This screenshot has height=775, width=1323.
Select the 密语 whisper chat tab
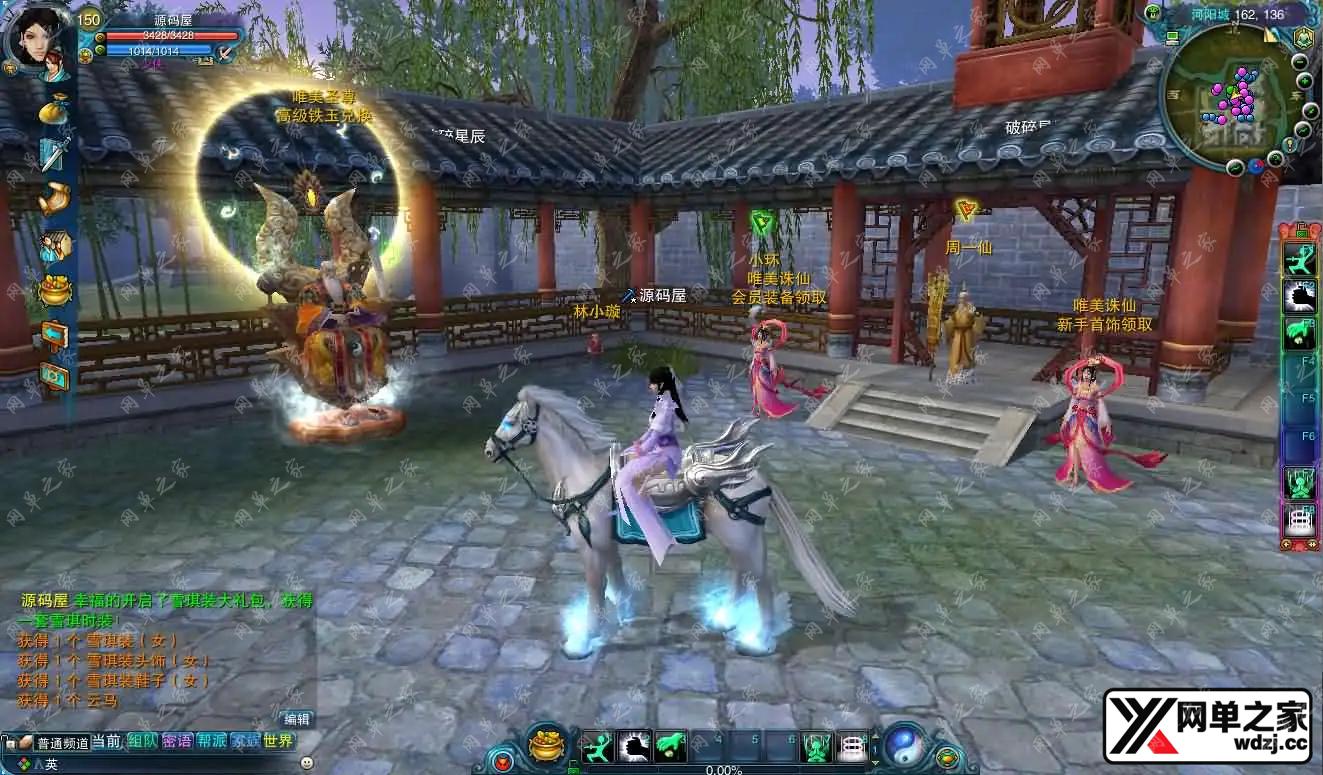pos(176,741)
